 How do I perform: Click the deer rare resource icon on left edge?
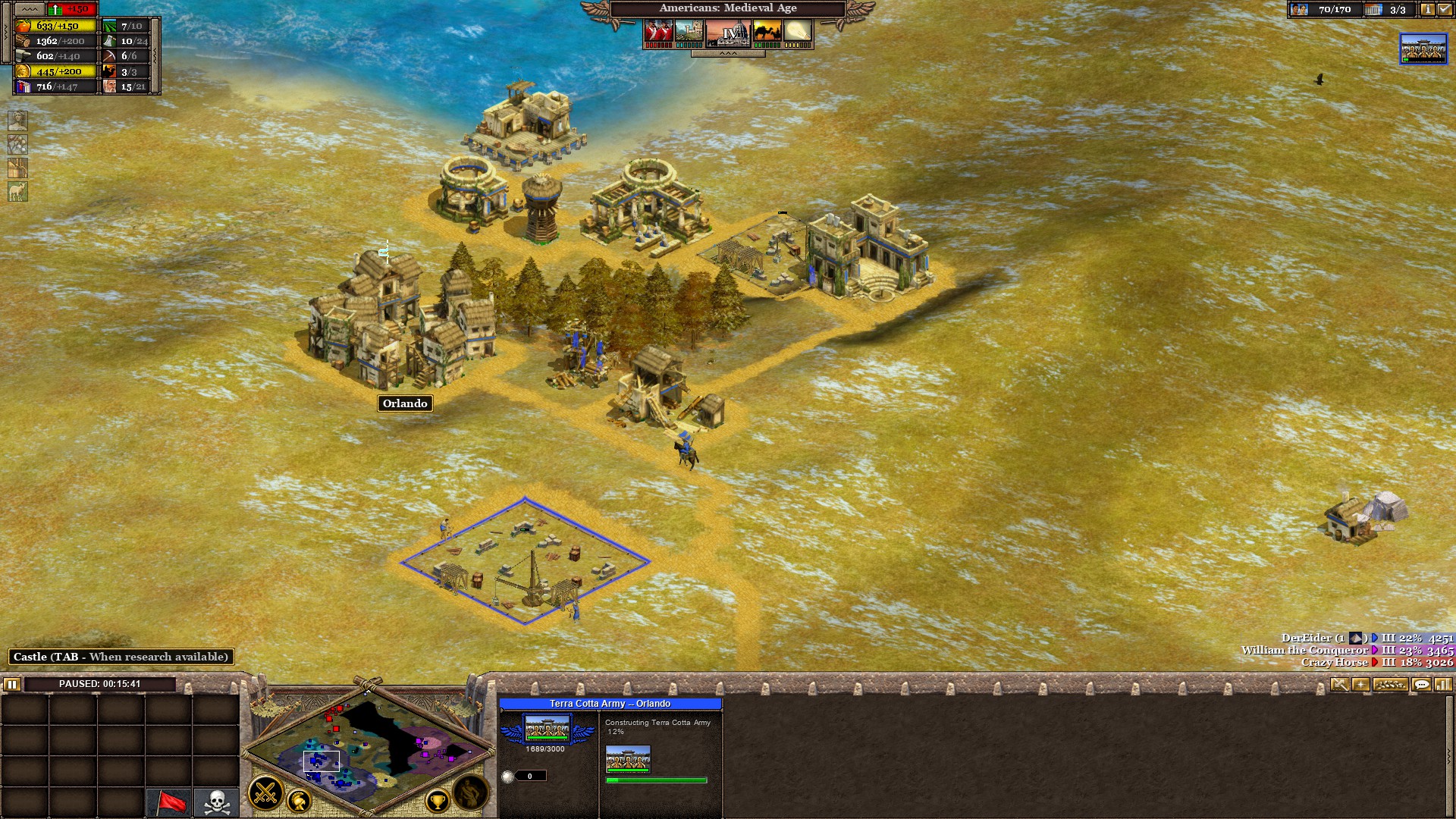[x=17, y=190]
